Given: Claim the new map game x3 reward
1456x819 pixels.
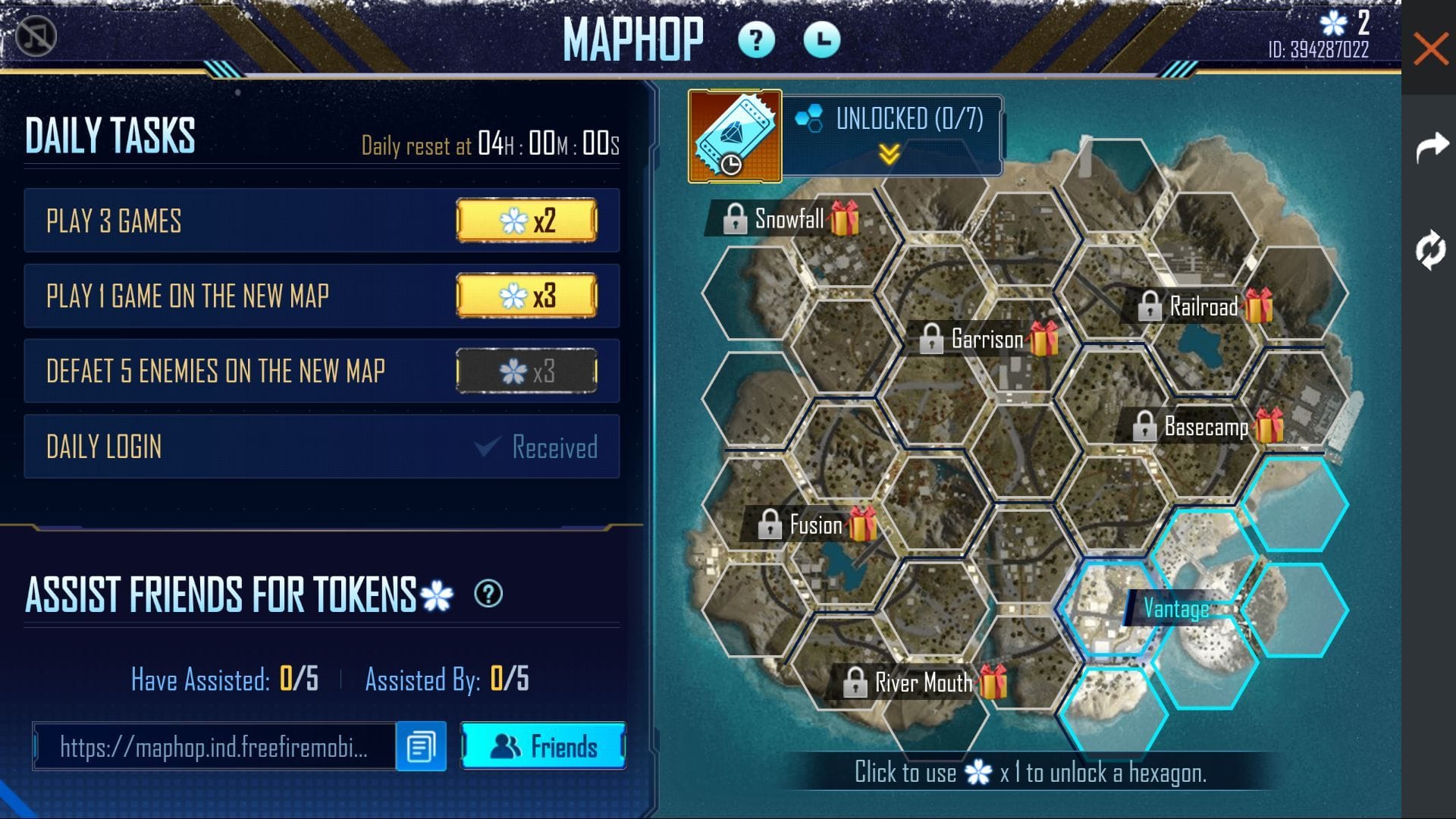Looking at the screenshot, I should [526, 296].
